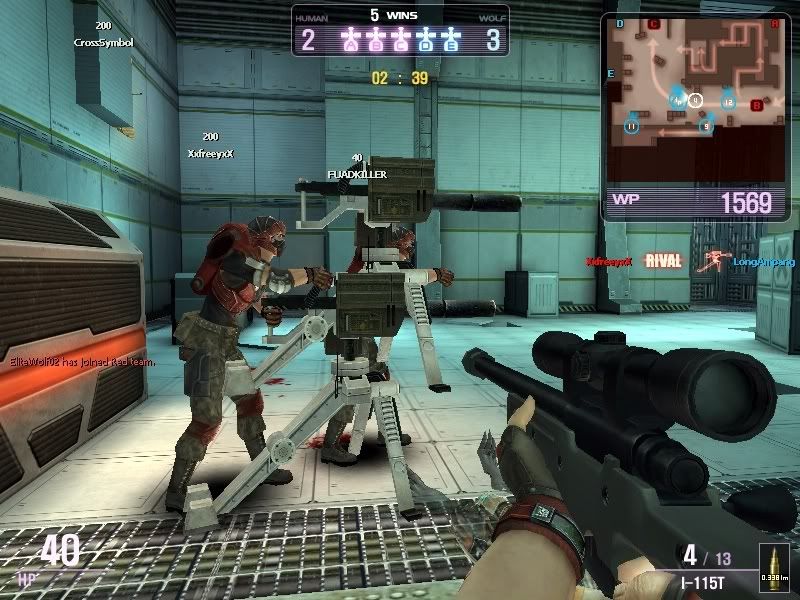Screen dimensions: 800x600
Task: Click the bullet ammo type icon
Action: [773, 566]
